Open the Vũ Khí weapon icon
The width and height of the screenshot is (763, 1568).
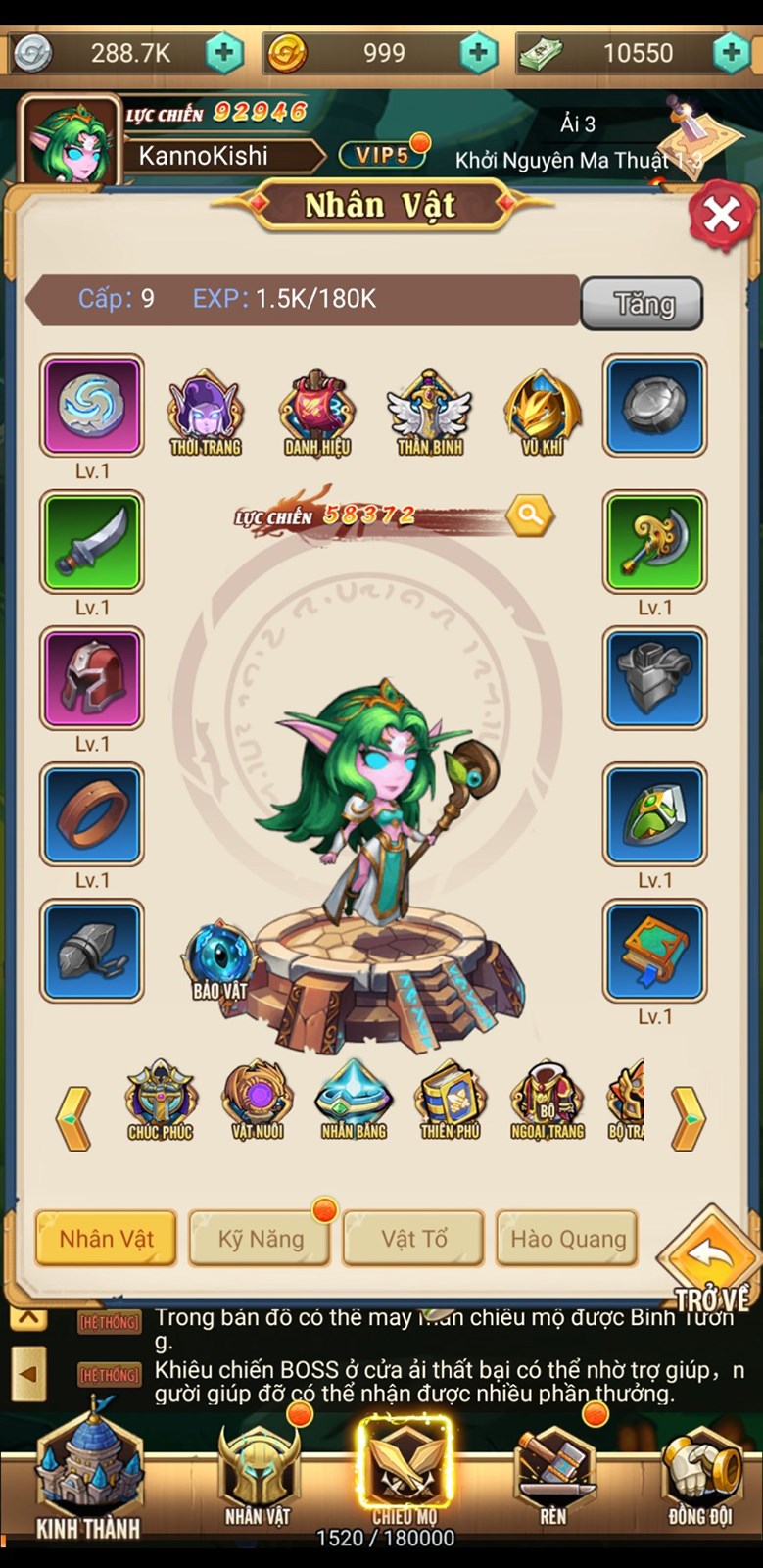[542, 414]
